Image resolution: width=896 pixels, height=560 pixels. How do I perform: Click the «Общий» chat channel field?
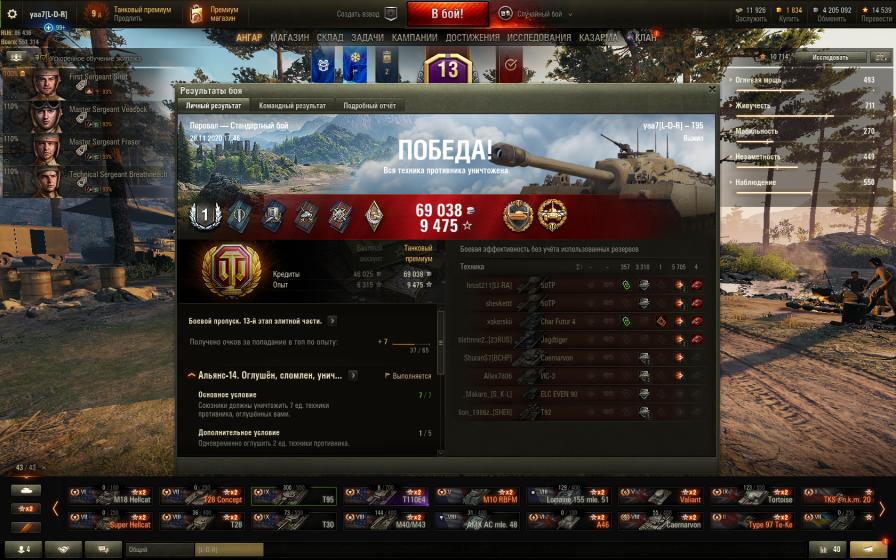[158, 549]
